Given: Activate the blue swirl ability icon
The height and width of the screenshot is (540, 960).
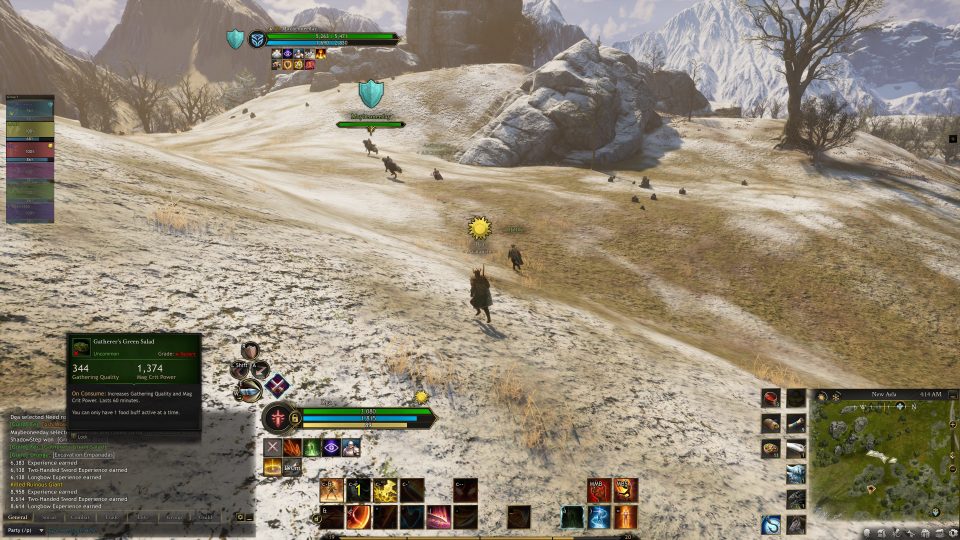Looking at the screenshot, I should pyautogui.click(x=598, y=516).
